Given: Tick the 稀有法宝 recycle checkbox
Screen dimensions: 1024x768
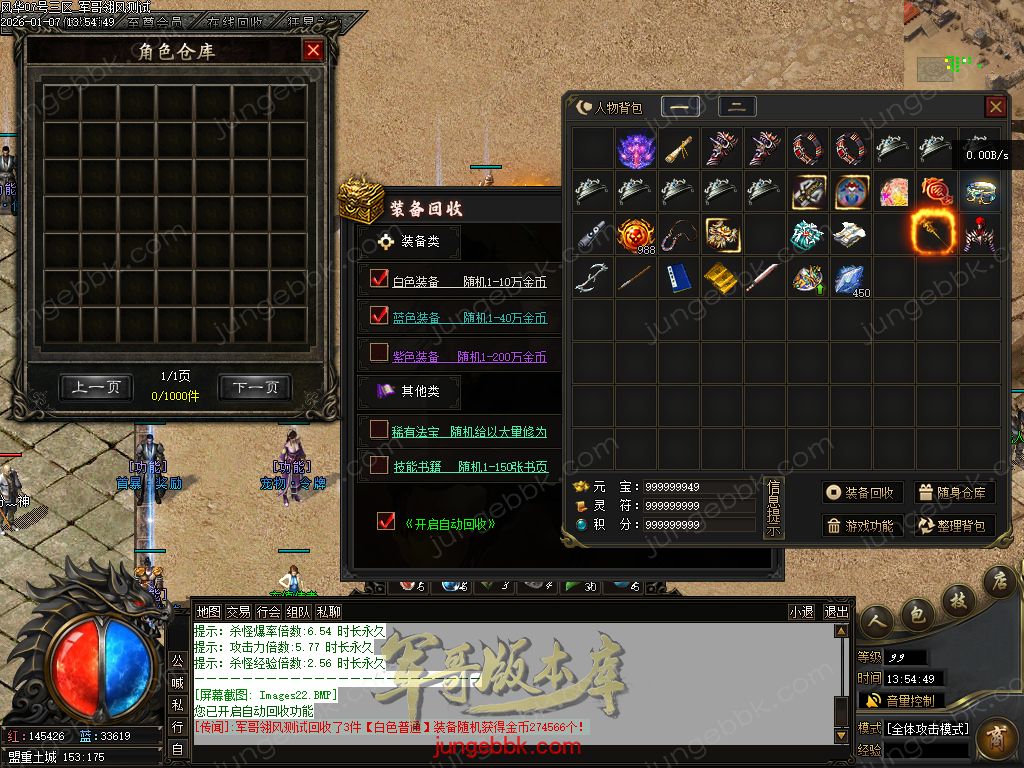Looking at the screenshot, I should click(379, 429).
